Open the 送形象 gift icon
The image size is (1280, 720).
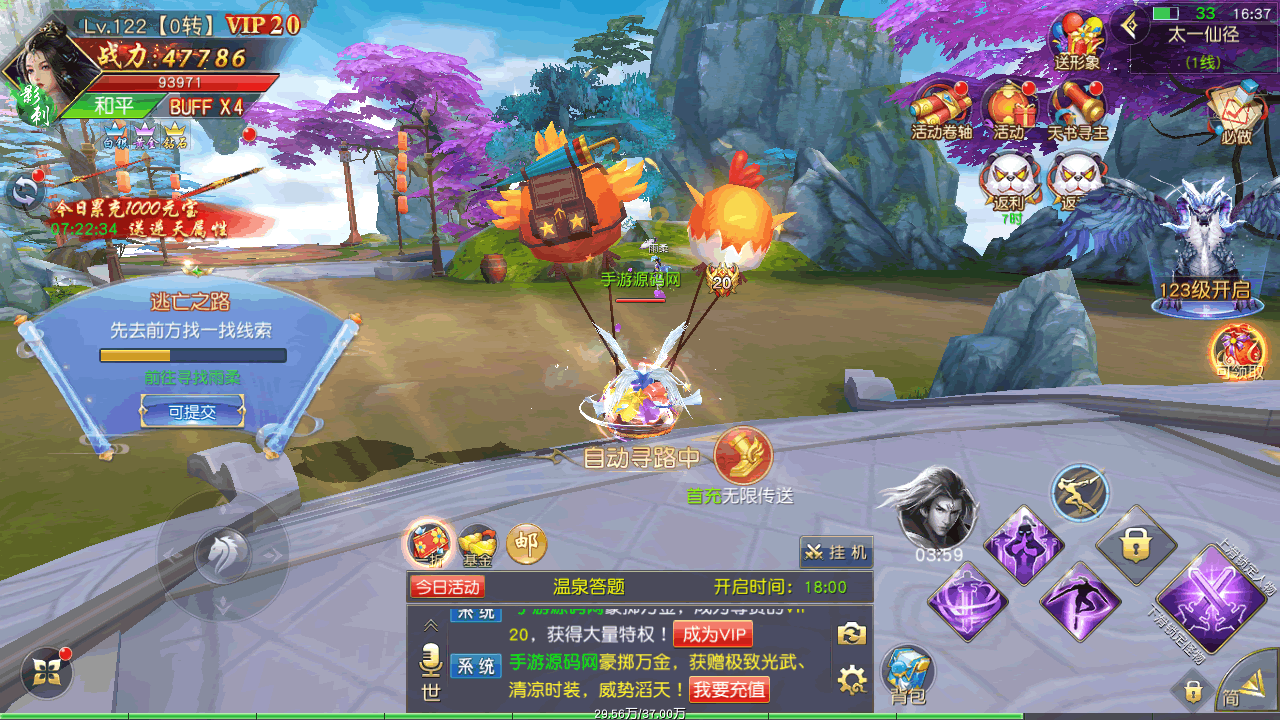1076,40
